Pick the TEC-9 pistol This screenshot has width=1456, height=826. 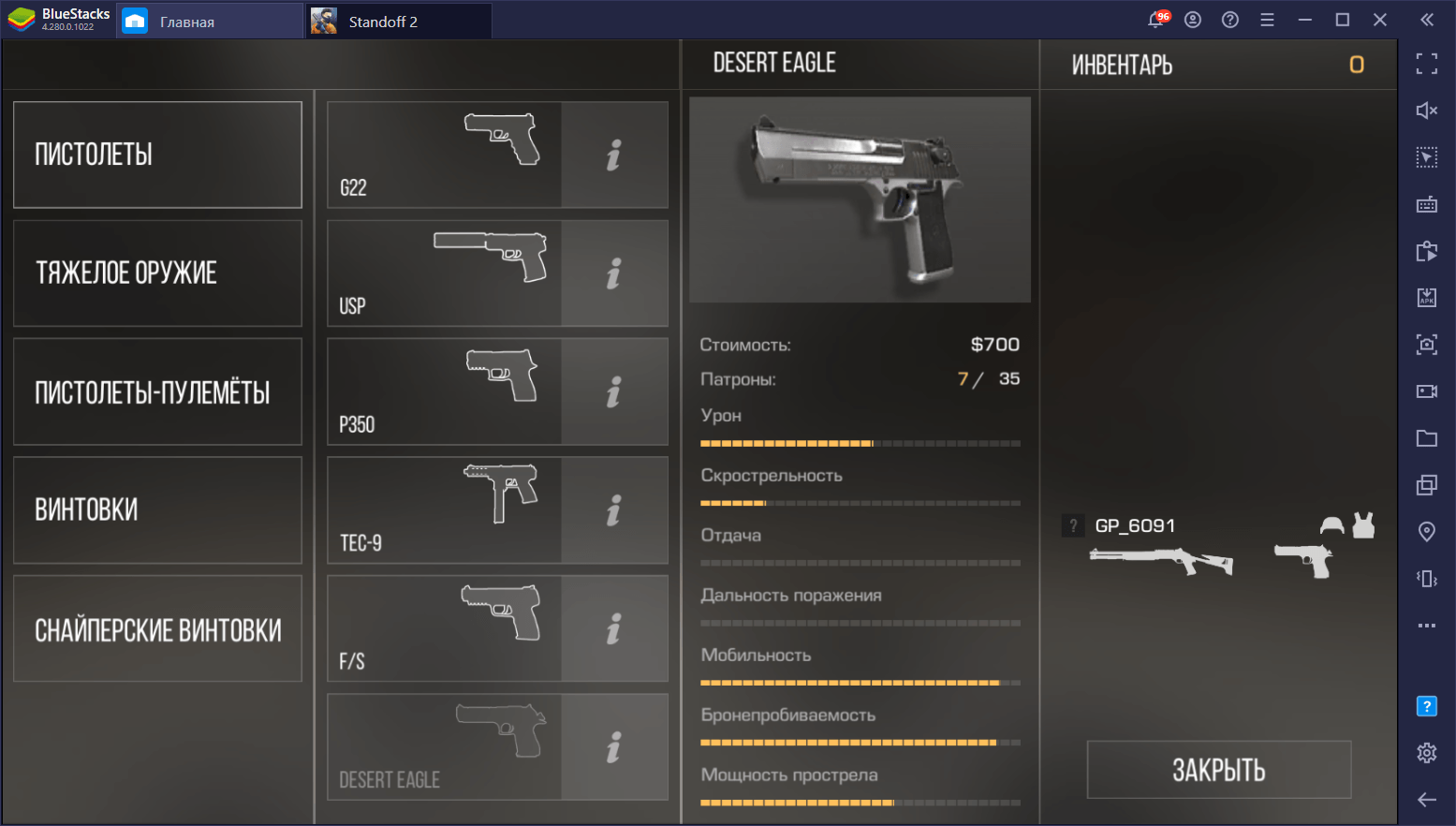tap(445, 510)
